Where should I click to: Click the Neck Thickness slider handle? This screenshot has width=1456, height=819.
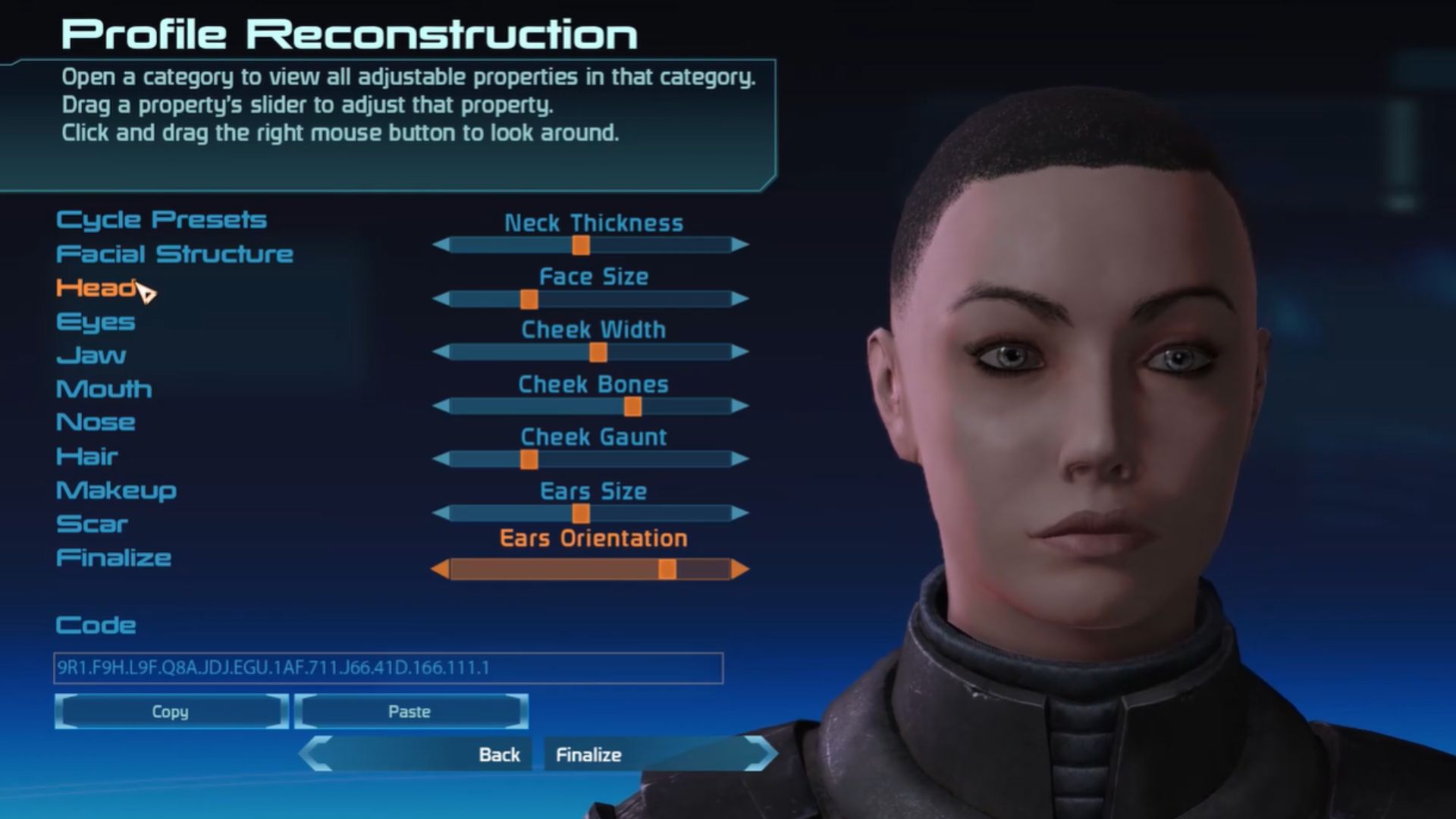coord(581,245)
